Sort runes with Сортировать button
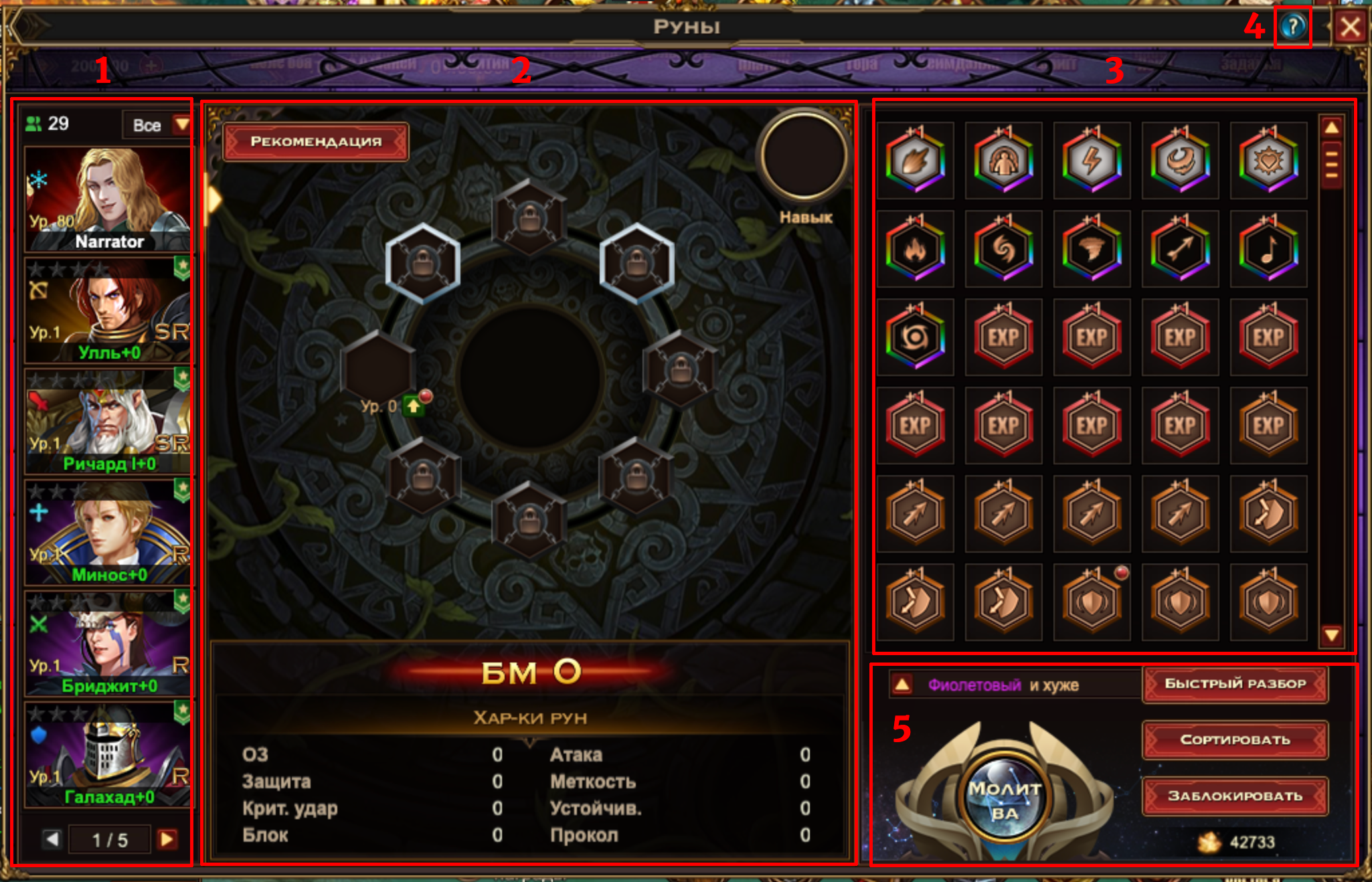Viewport: 1372px width, 882px height. [x=1235, y=740]
